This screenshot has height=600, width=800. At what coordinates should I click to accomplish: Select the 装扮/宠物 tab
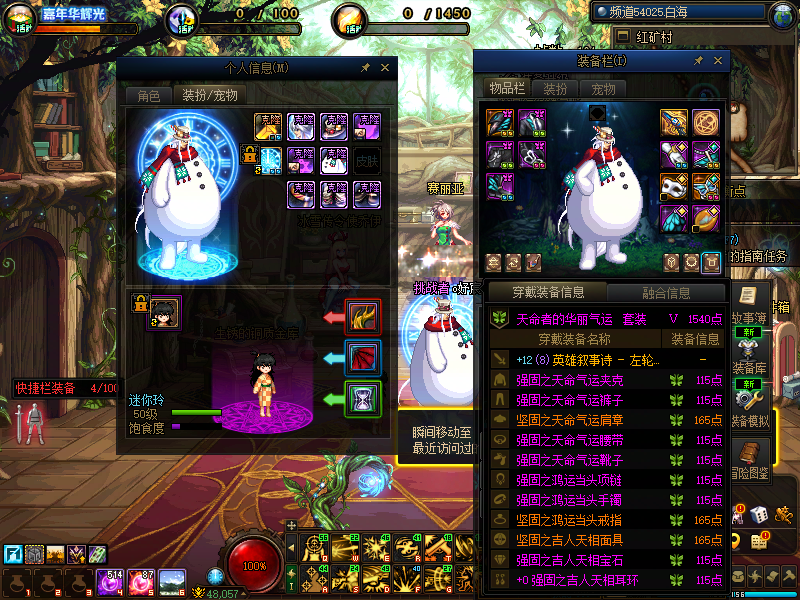click(209, 96)
